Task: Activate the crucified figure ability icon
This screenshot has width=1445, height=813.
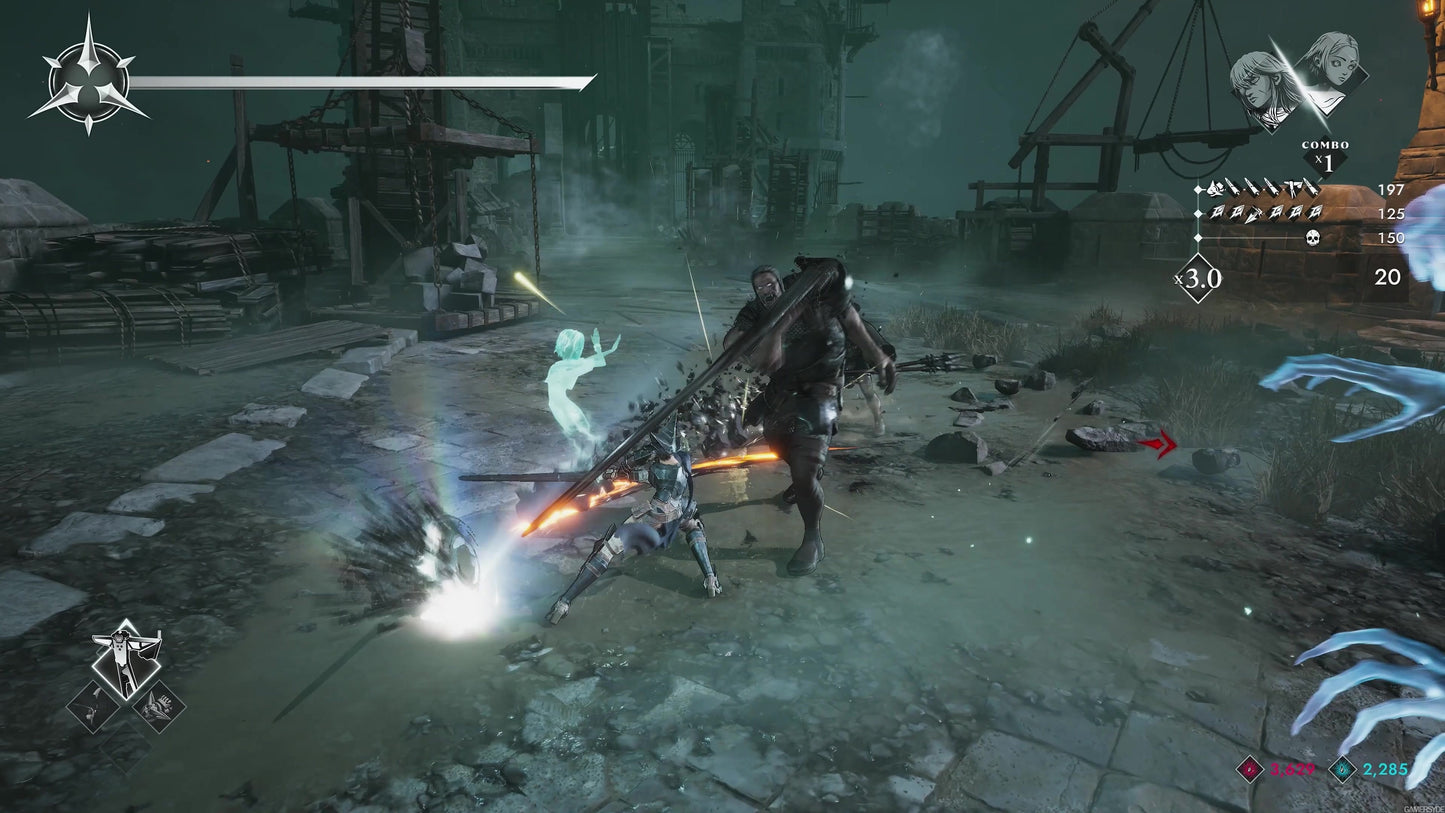Action: click(x=127, y=662)
